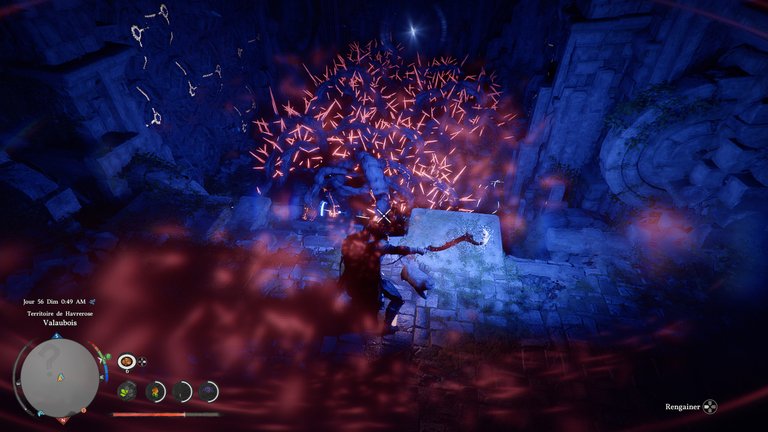This screenshot has width=768, height=432.
Task: Open the circular minimap
Action: click(x=60, y=376)
